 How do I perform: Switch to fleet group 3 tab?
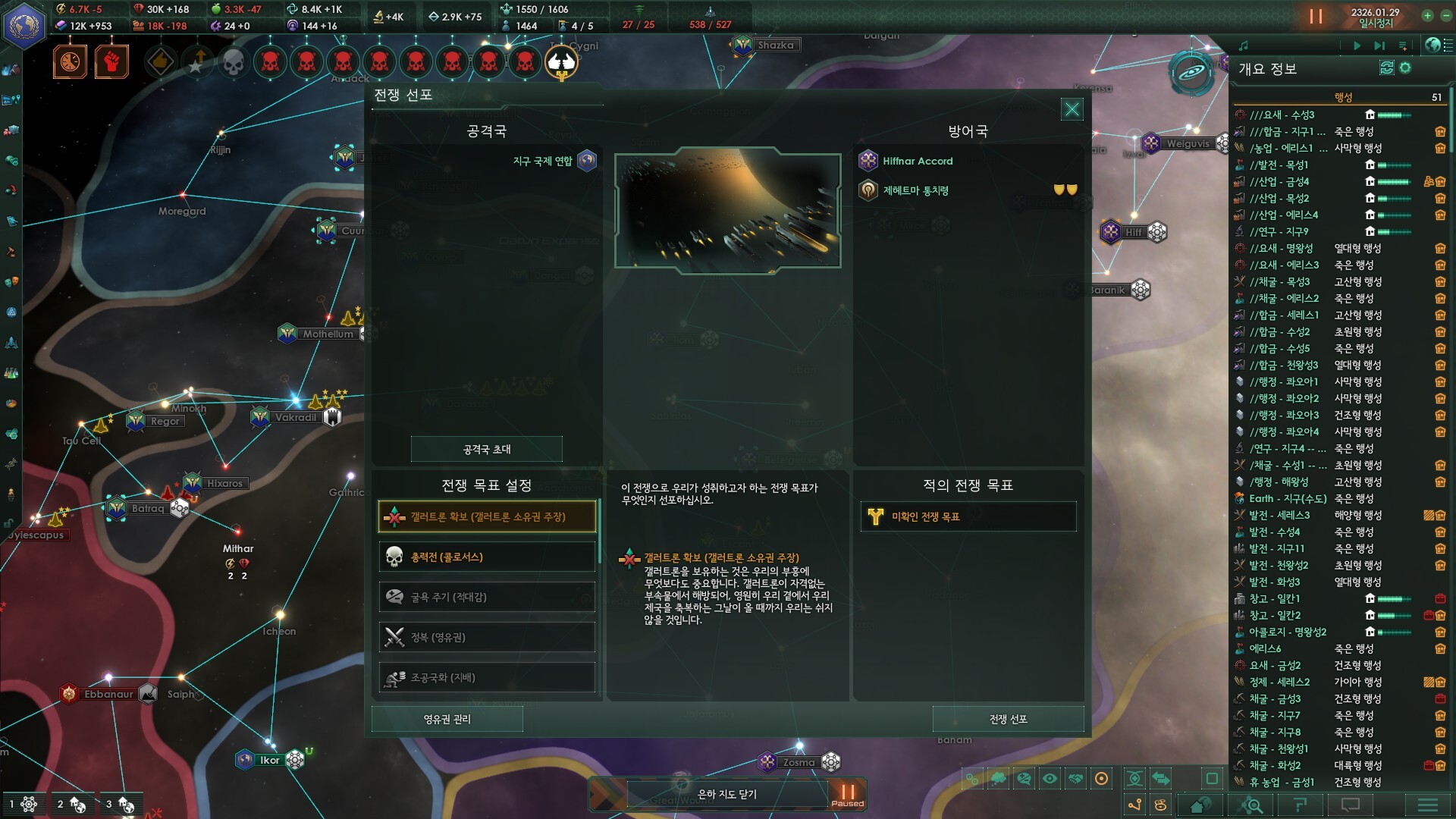point(121,804)
